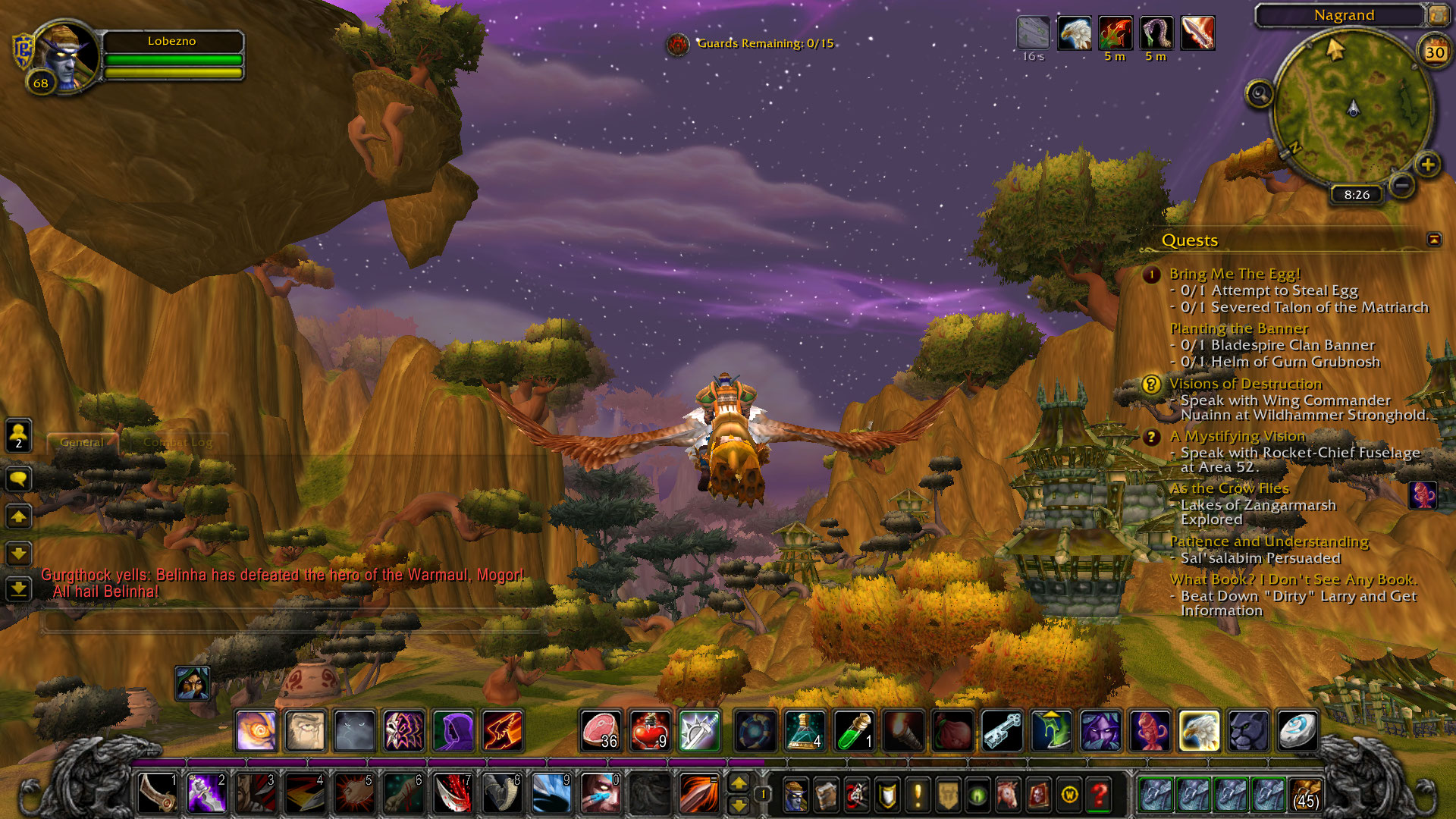Open the character info micro button
1456x819 pixels.
(795, 795)
